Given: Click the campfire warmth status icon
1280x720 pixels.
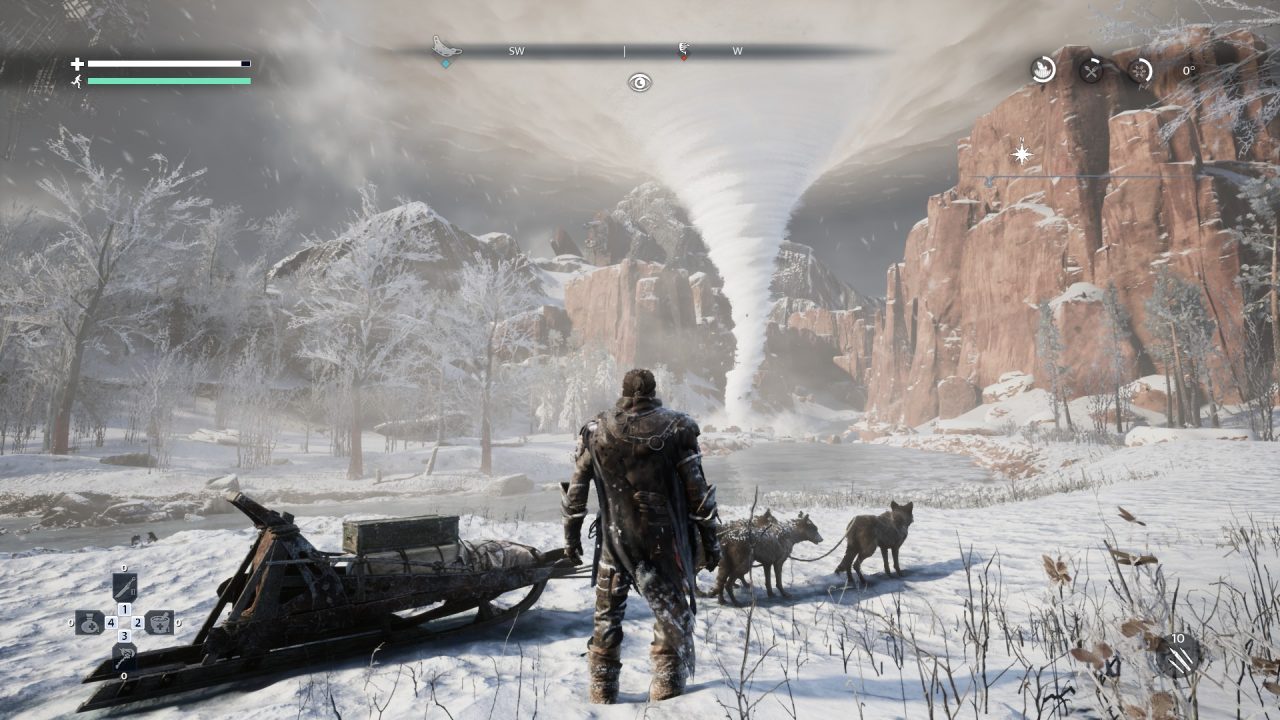Looking at the screenshot, I should coord(1043,70).
